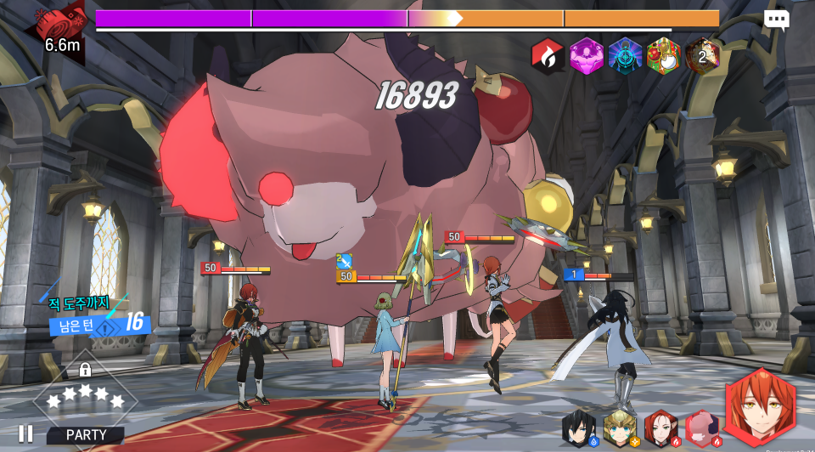Tap the locked five-star diamond gauge
The width and height of the screenshot is (815, 452).
point(85,396)
